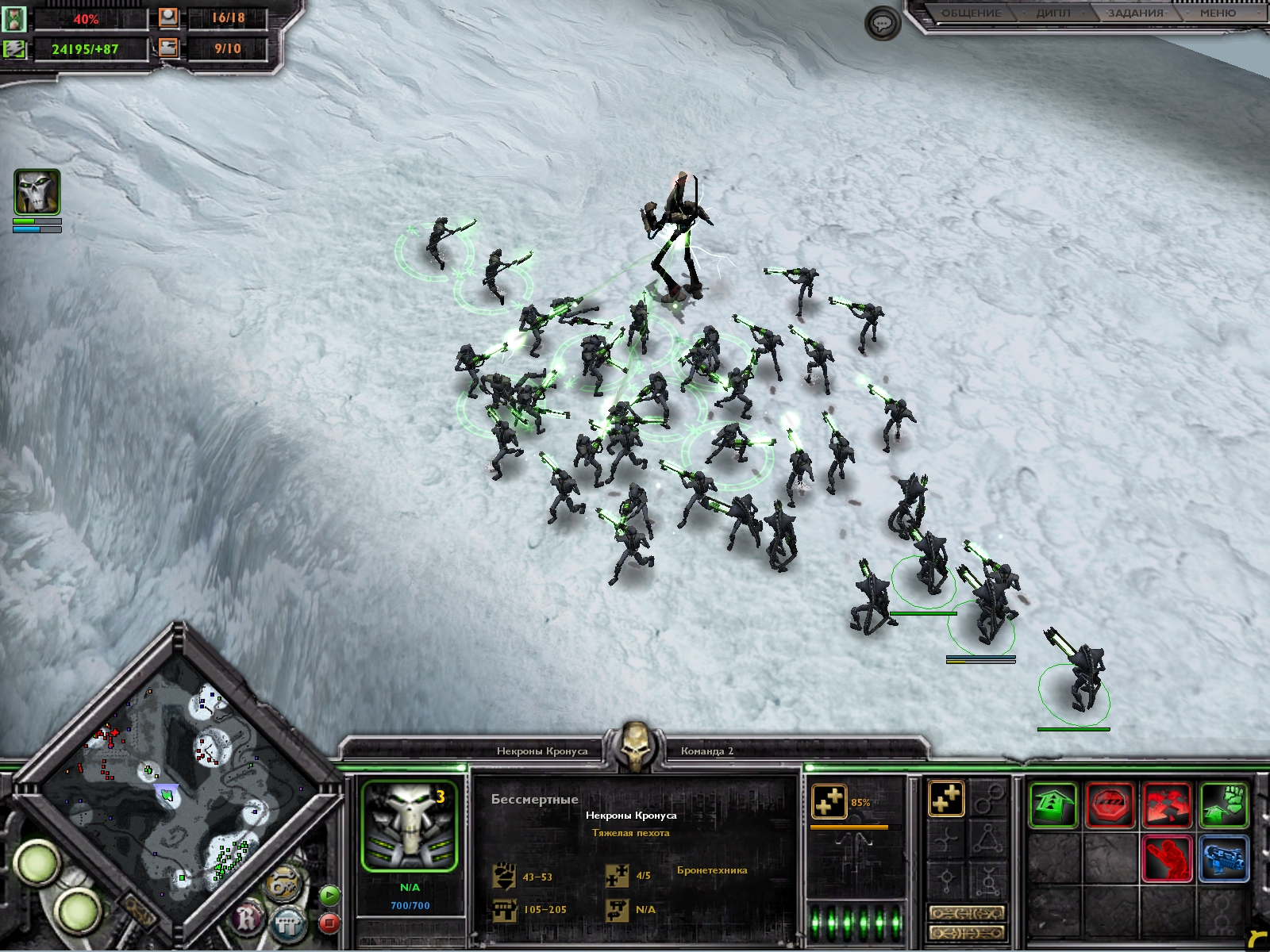The height and width of the screenshot is (952, 1270).
Task: Click the red stop button by minimap
Action: point(329,923)
